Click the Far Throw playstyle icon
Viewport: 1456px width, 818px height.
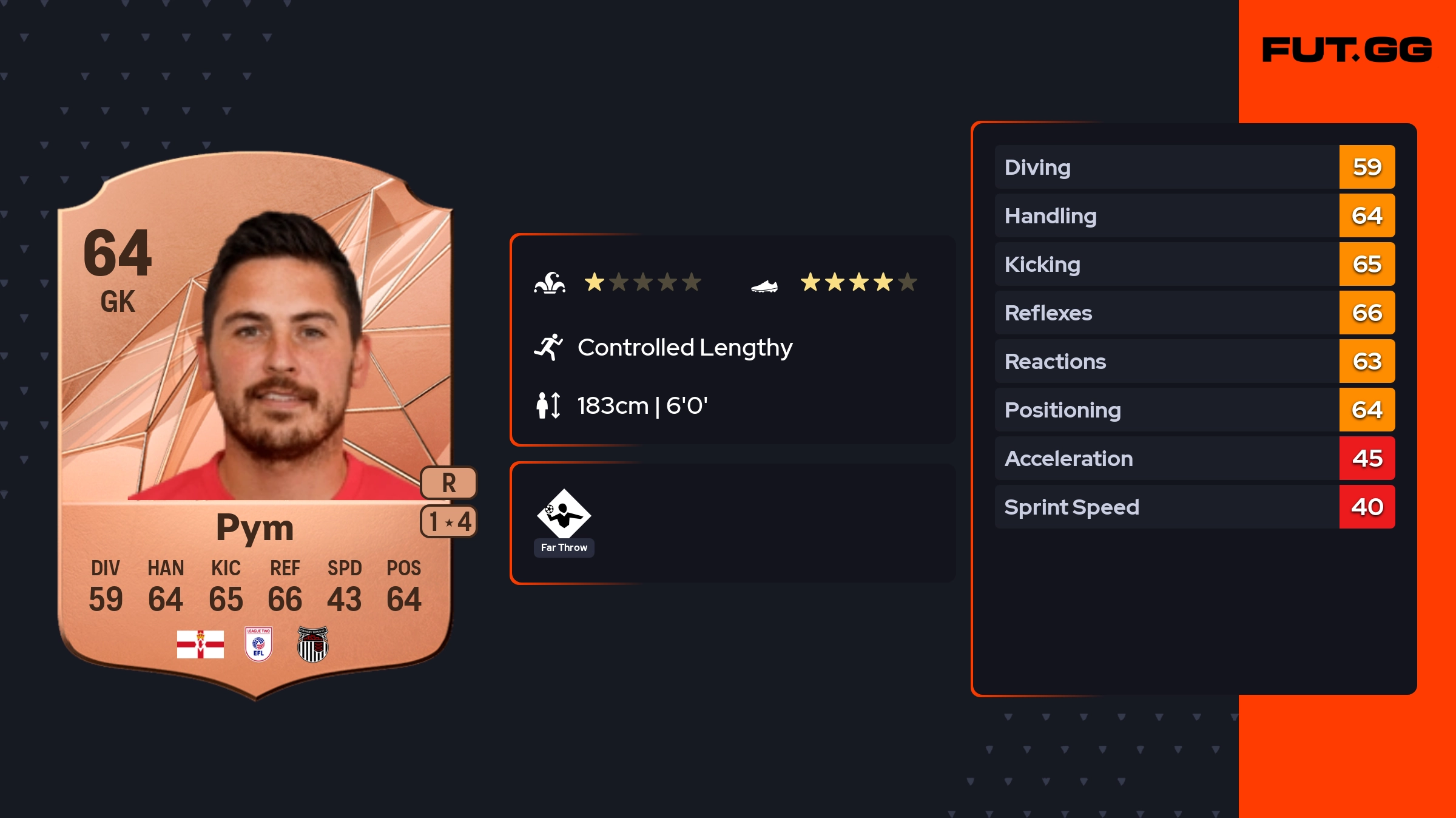tap(564, 515)
